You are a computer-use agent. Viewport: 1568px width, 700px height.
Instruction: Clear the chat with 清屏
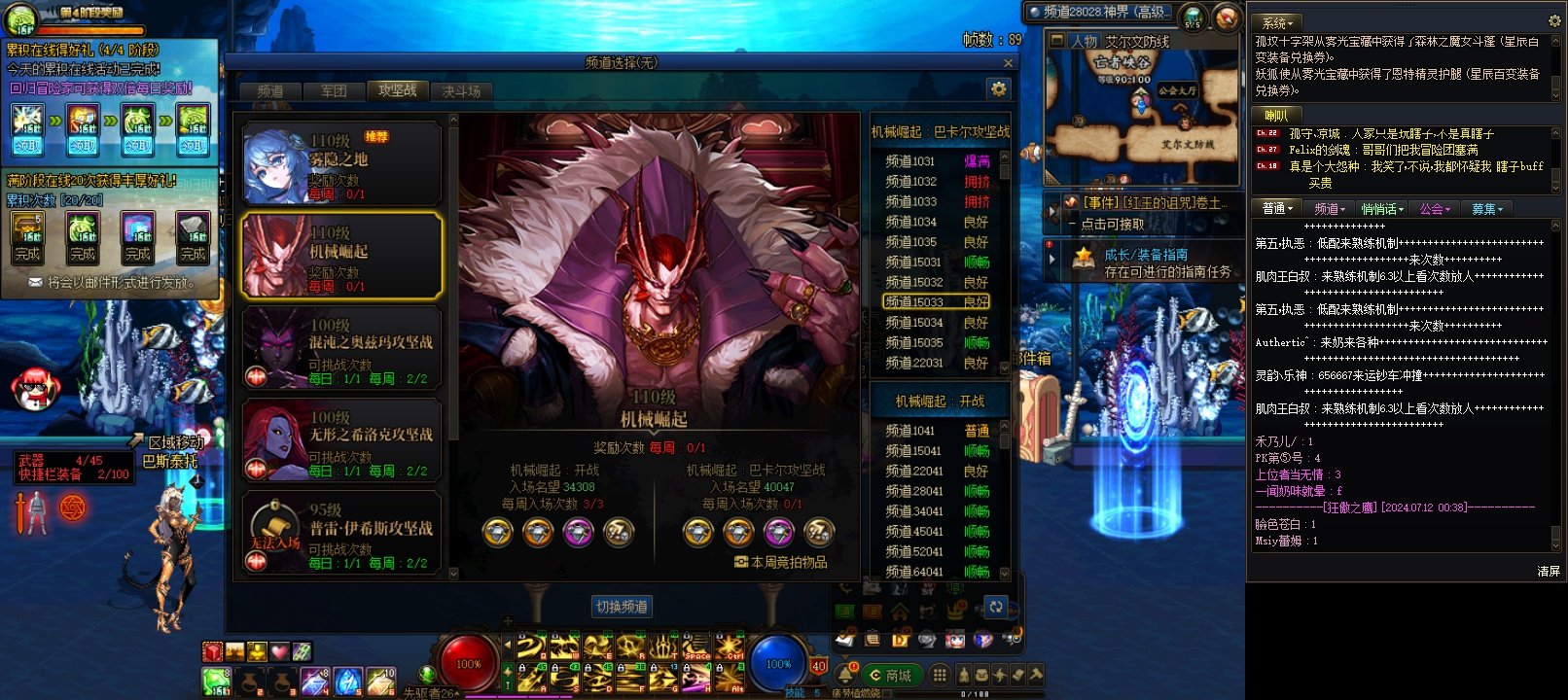click(x=1549, y=572)
